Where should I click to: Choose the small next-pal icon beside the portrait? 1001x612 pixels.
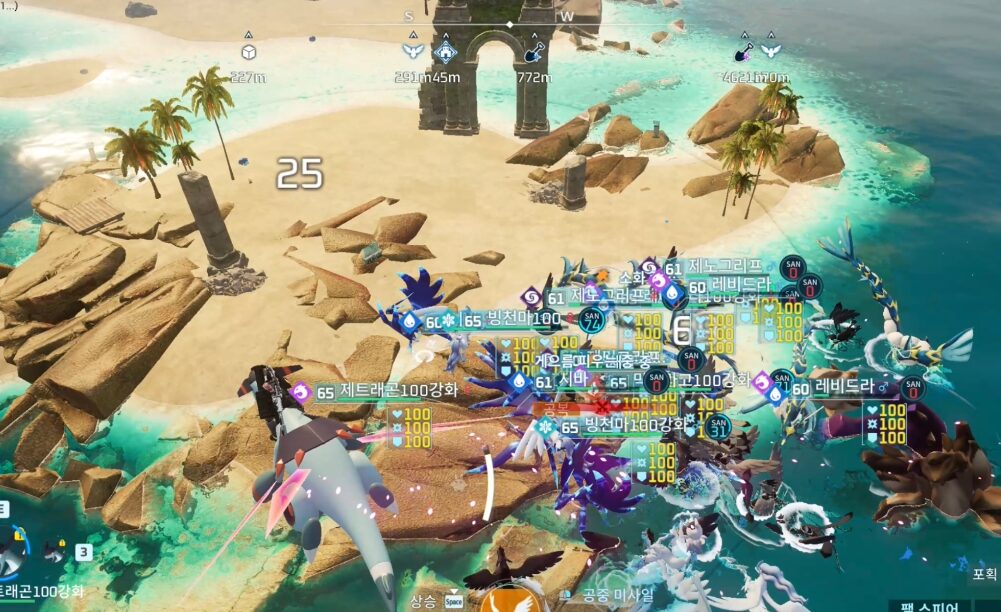click(56, 552)
